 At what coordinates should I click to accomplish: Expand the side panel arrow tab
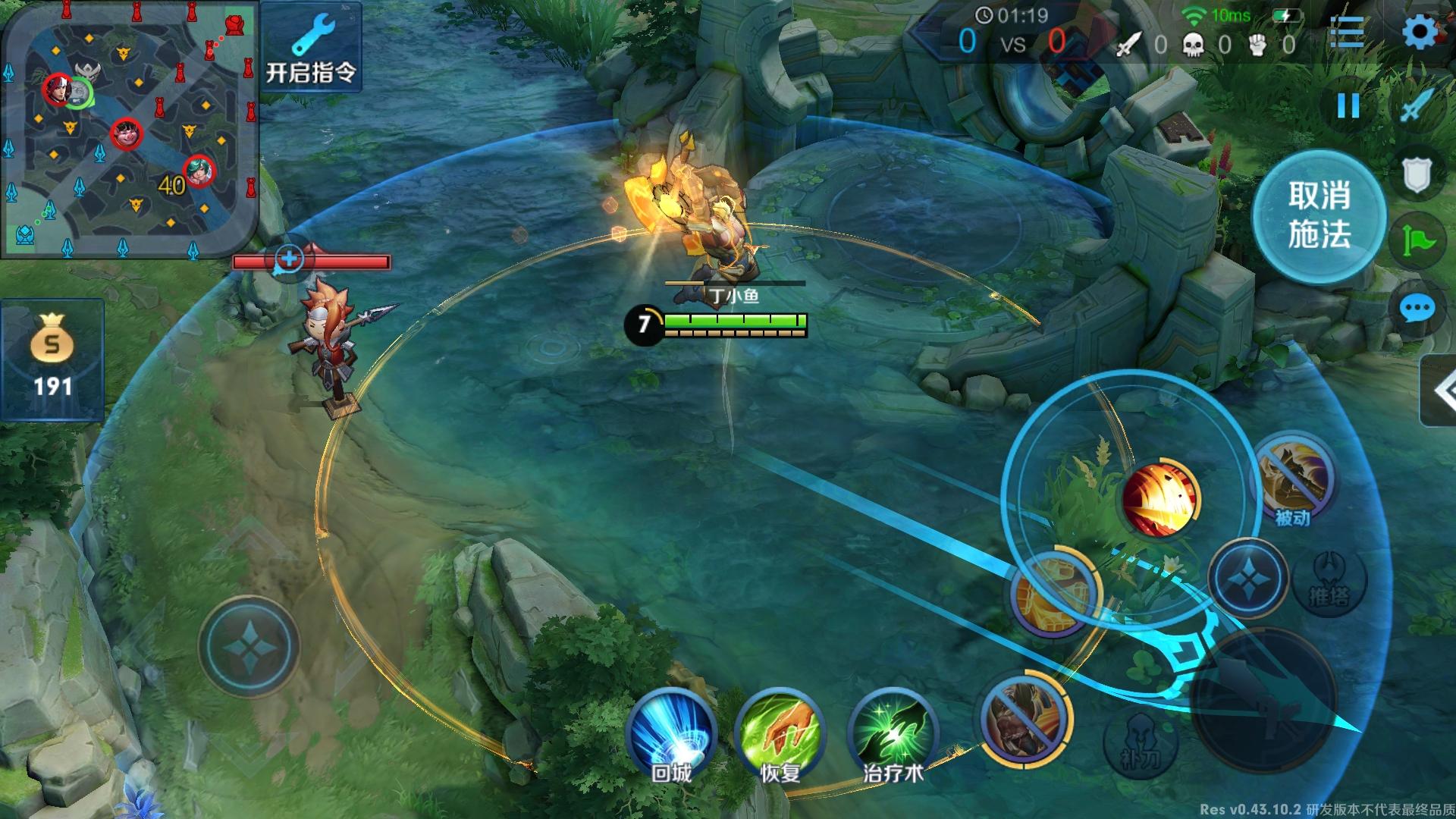coord(1441,391)
